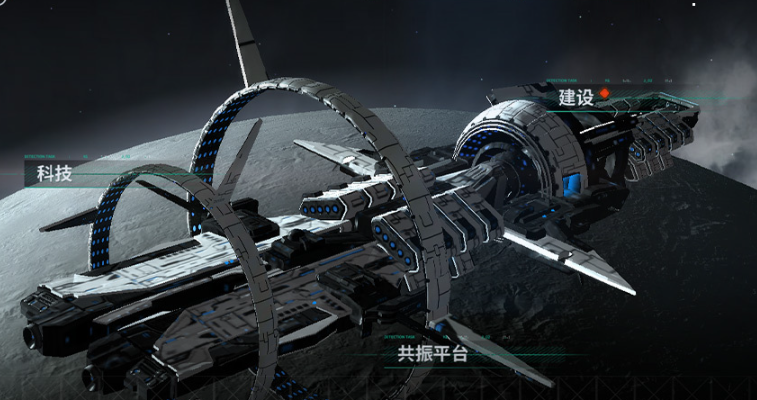
Task: Select the 建设 construction label
Action: point(577,97)
